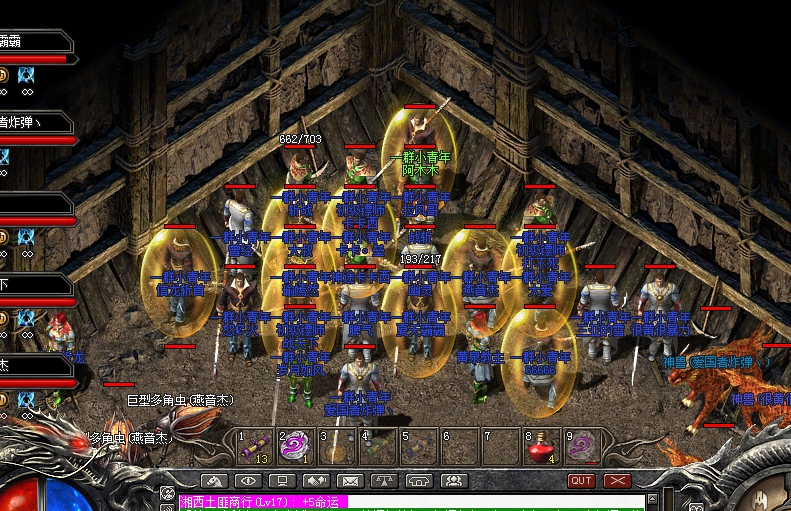Use the red potion in slot 8
This screenshot has width=791, height=511.
click(541, 445)
